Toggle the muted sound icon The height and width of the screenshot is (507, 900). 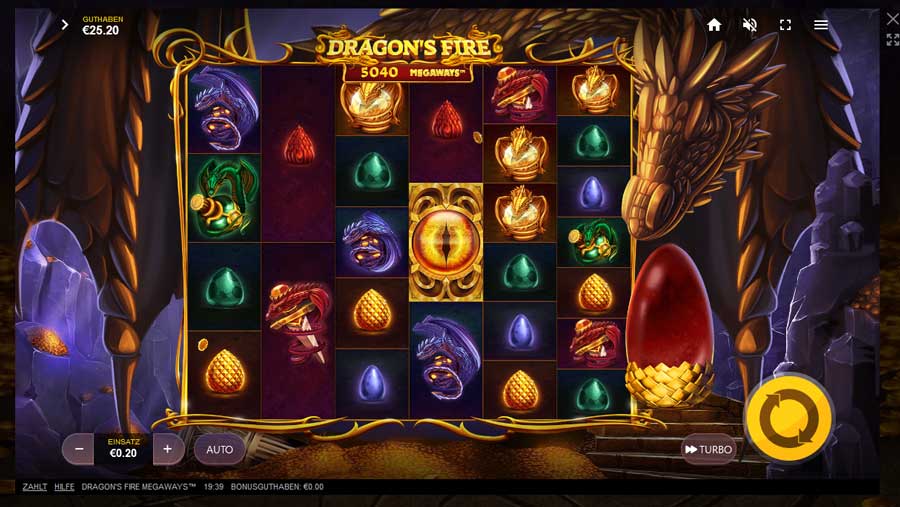tap(750, 25)
